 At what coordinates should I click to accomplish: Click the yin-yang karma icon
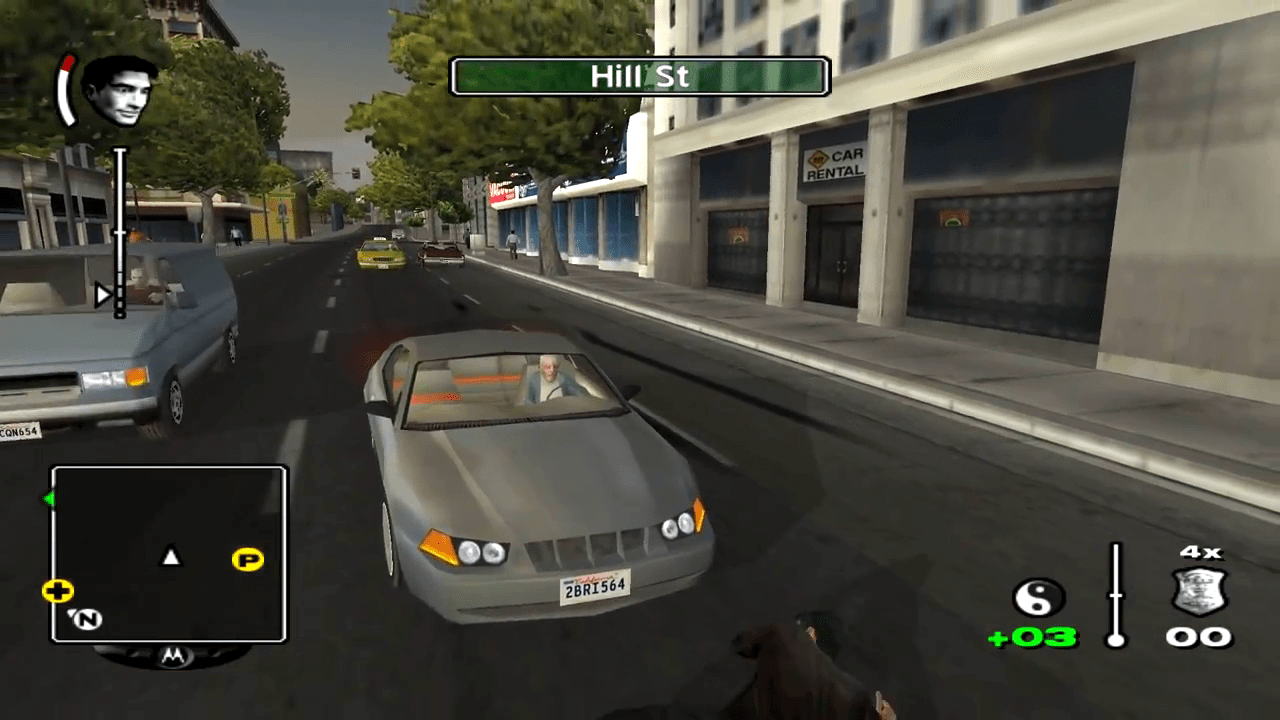point(1038,598)
